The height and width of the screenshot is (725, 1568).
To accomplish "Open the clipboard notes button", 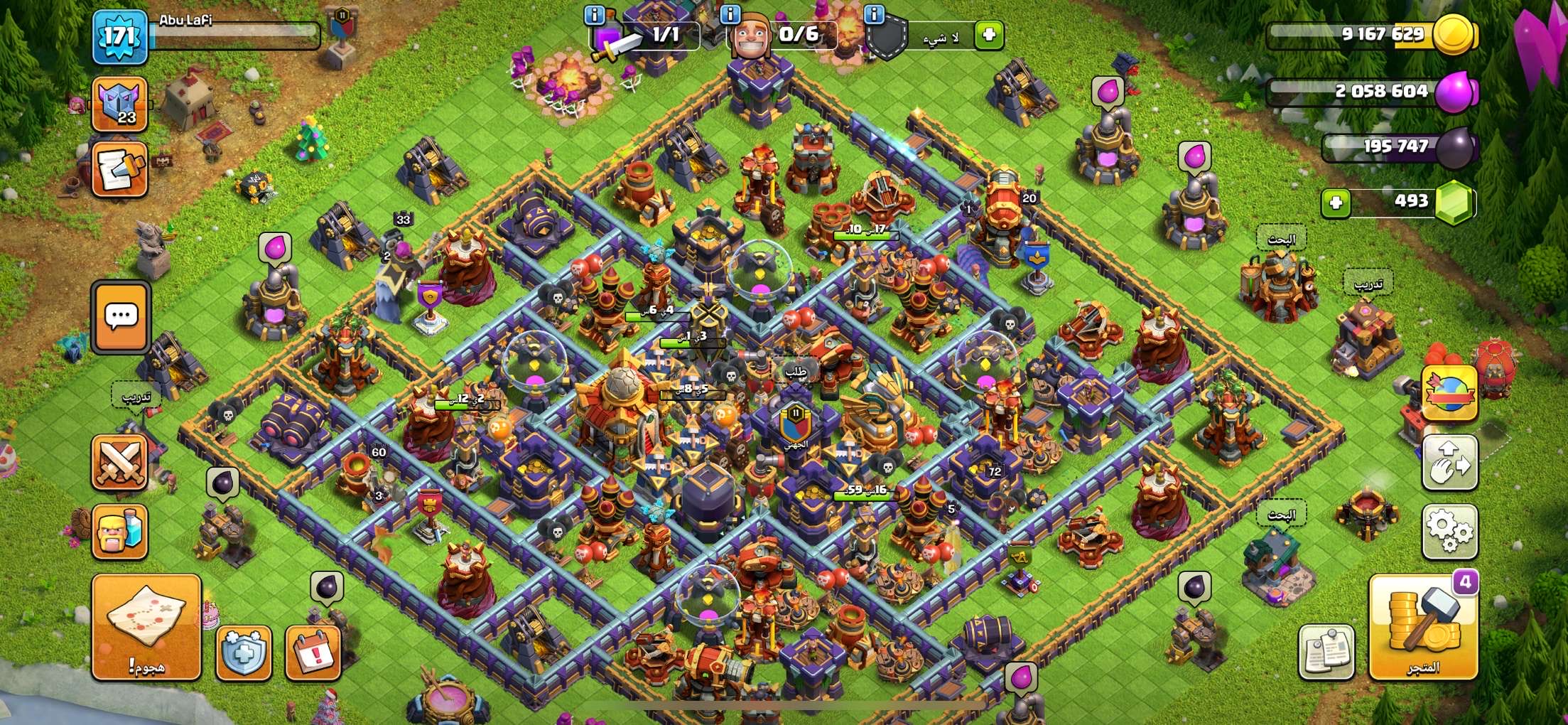I will pyautogui.click(x=1326, y=652).
